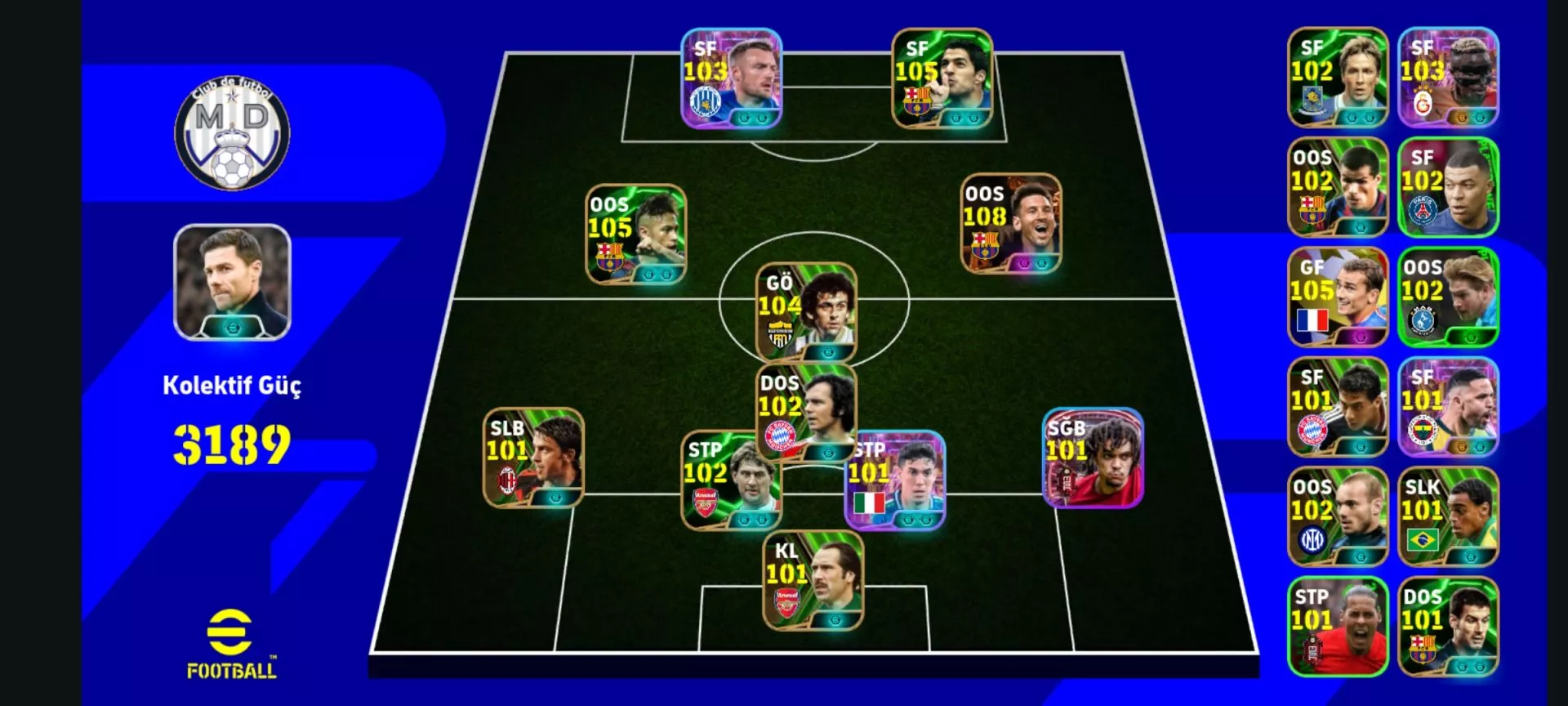Choose the DOS 102 Bayern card
This screenshot has height=706, width=1568.
pos(806,411)
